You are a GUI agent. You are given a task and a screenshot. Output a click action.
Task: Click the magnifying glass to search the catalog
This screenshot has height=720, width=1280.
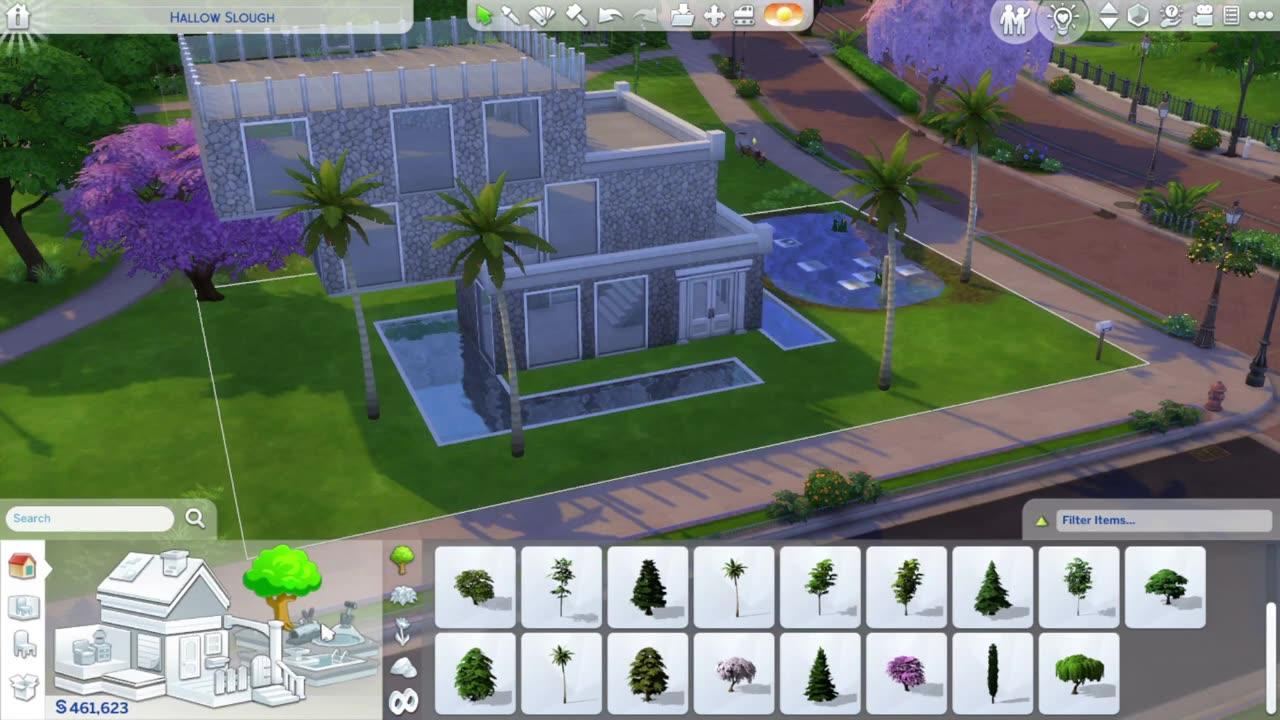coord(195,518)
